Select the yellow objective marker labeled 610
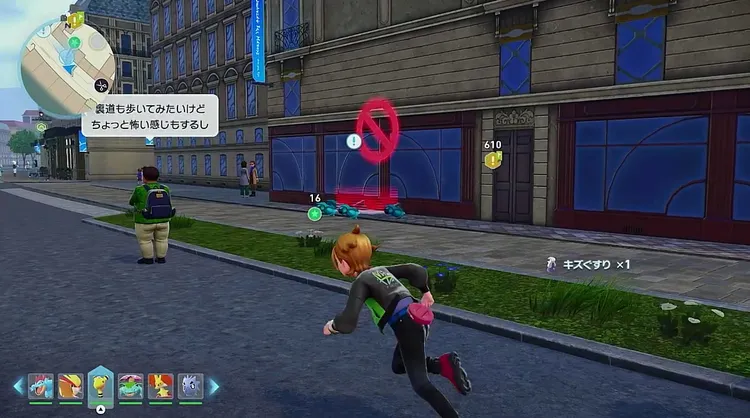Viewport: 750px width, 418px height. point(493,160)
